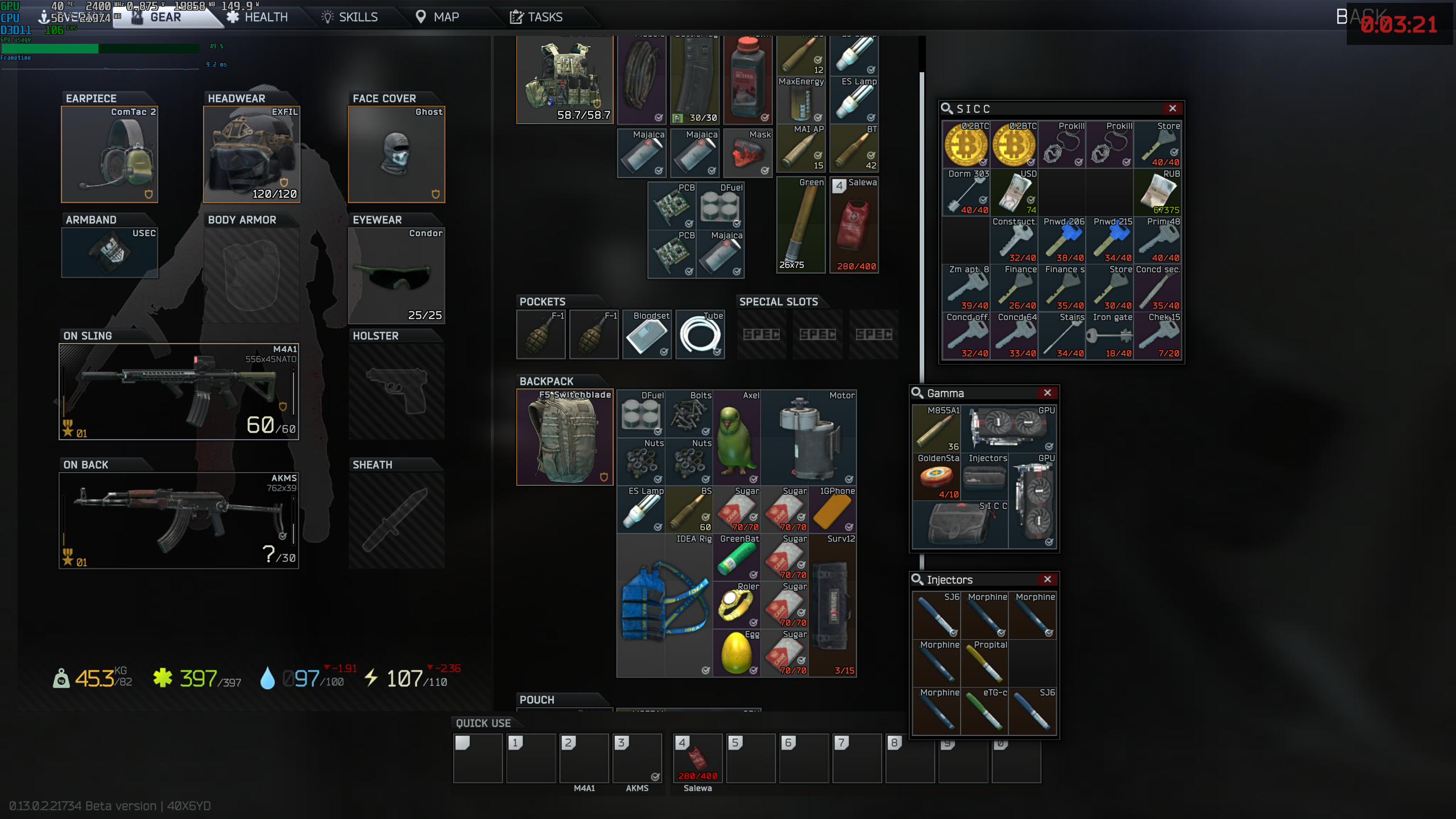Select the Propital injector in Injectors case
1456x819 pixels.
coord(985,665)
